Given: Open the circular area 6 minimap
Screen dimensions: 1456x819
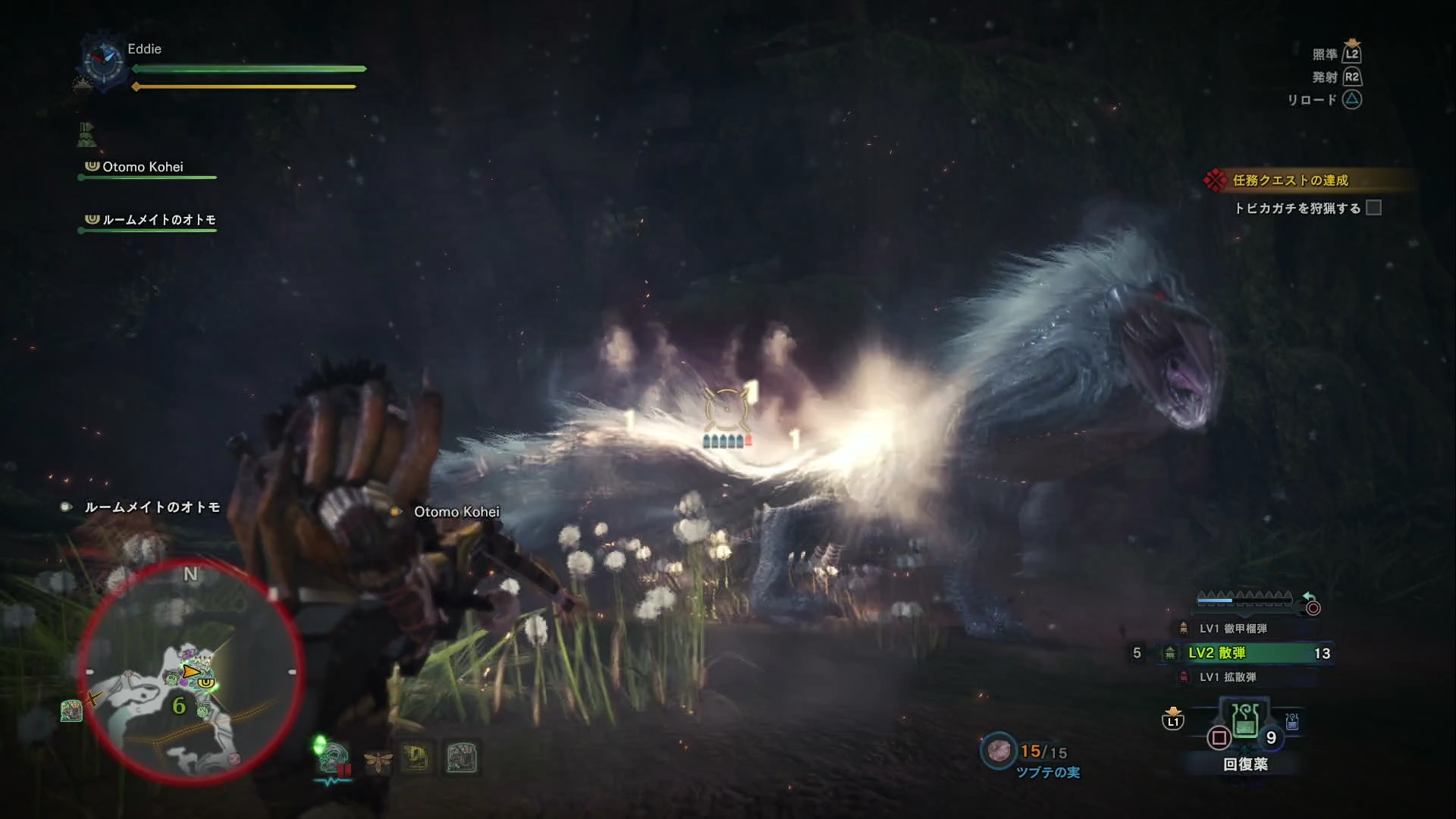Looking at the screenshot, I should 190,672.
